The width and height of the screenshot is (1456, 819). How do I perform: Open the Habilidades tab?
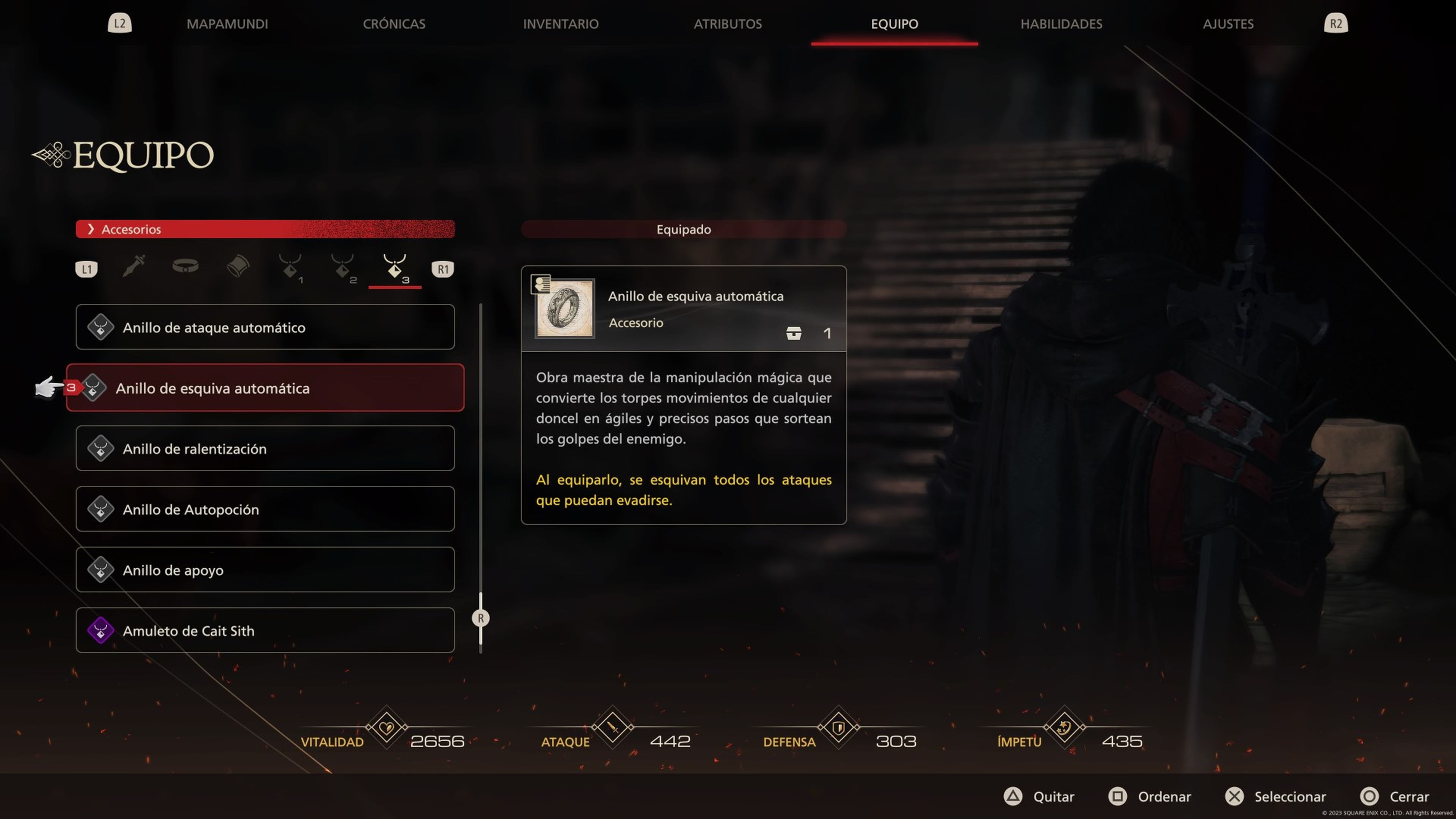point(1061,24)
